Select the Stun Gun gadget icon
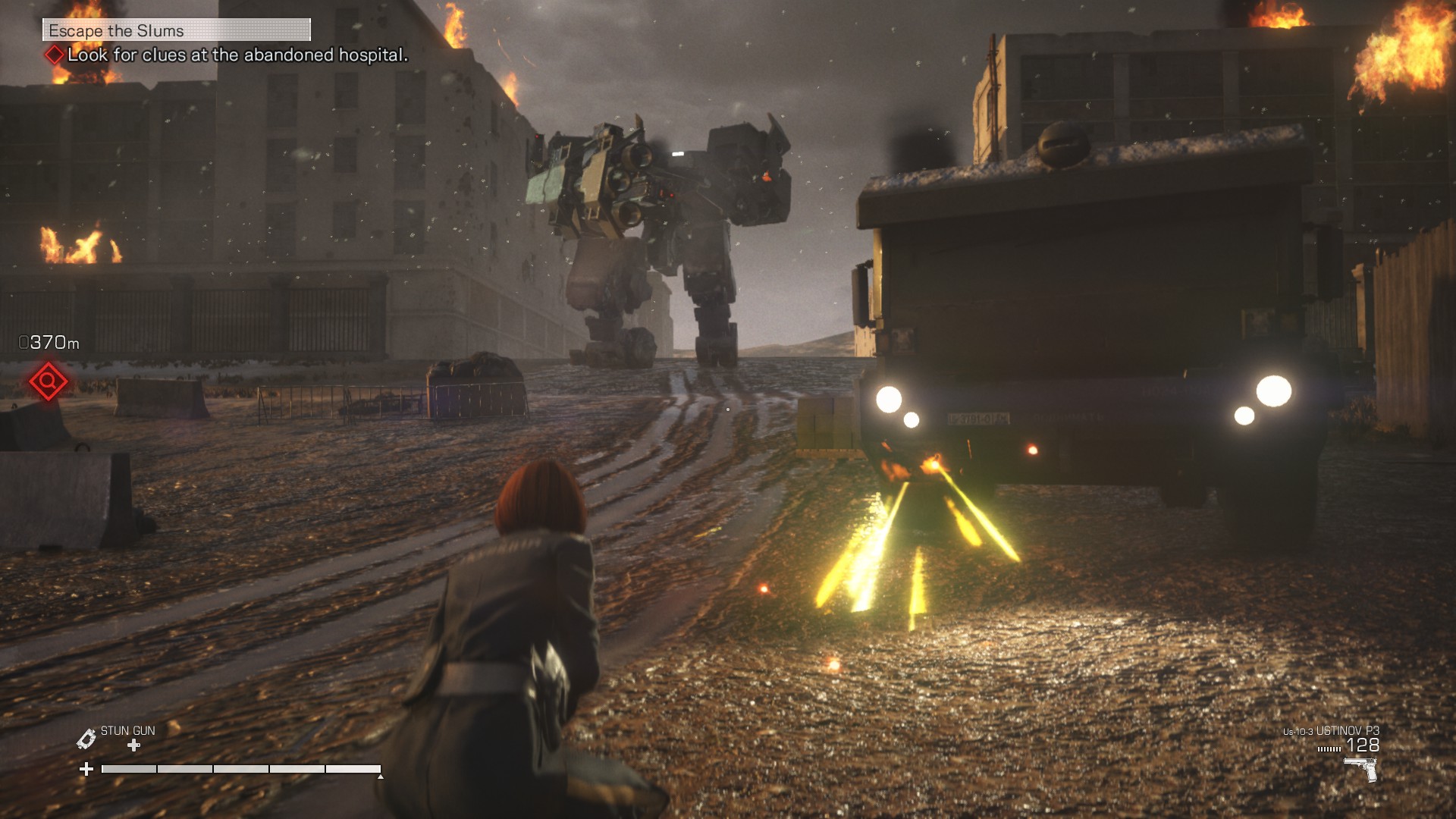1456x819 pixels. (86, 739)
